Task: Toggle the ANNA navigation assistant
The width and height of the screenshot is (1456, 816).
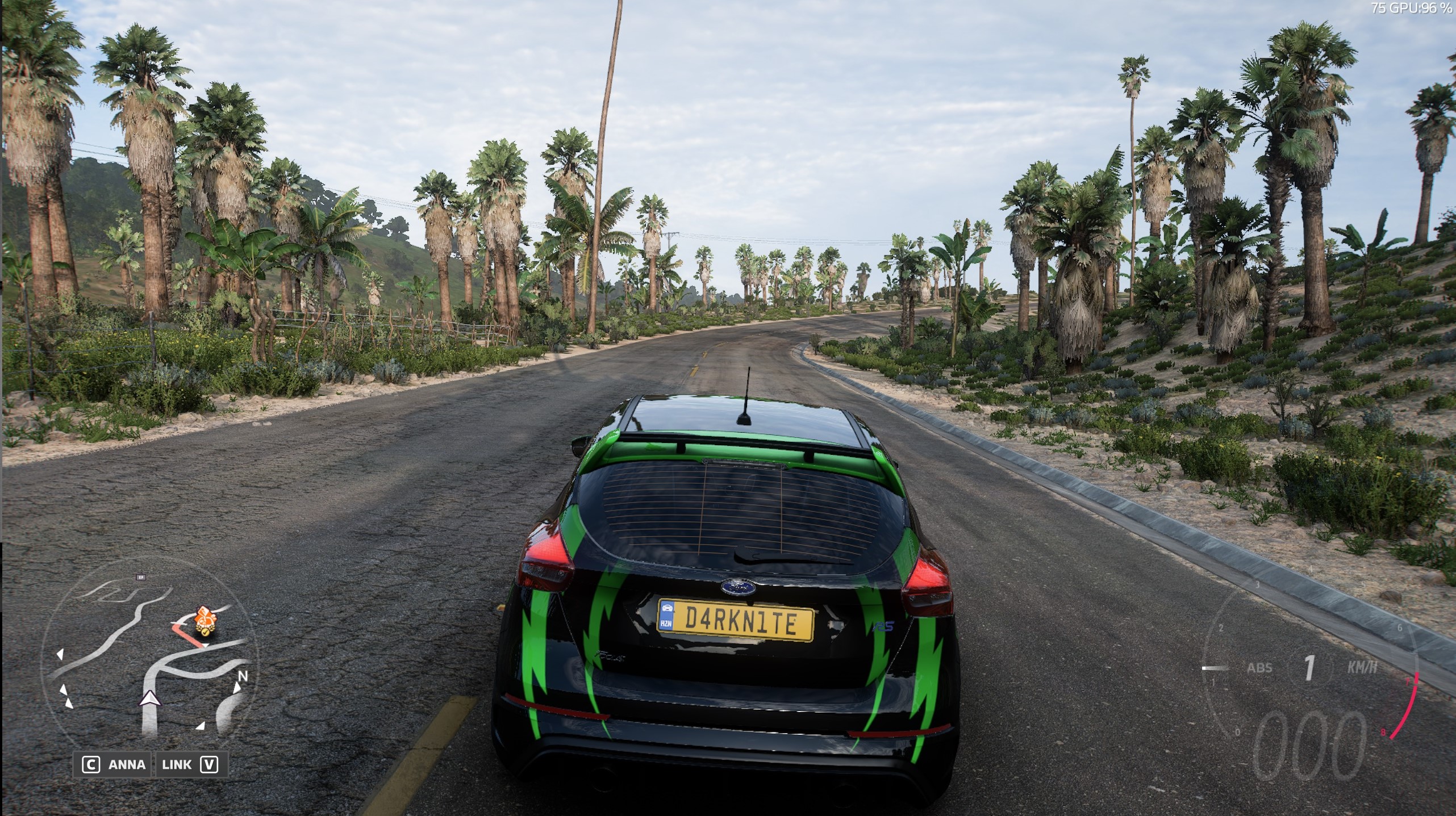Action: [x=126, y=765]
